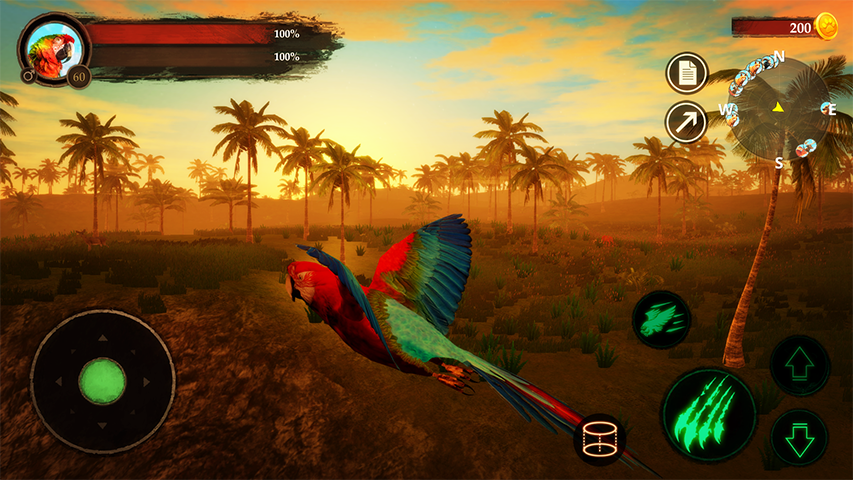853x480 pixels.
Task: Activate the green claw slash attack
Action: [x=708, y=415]
